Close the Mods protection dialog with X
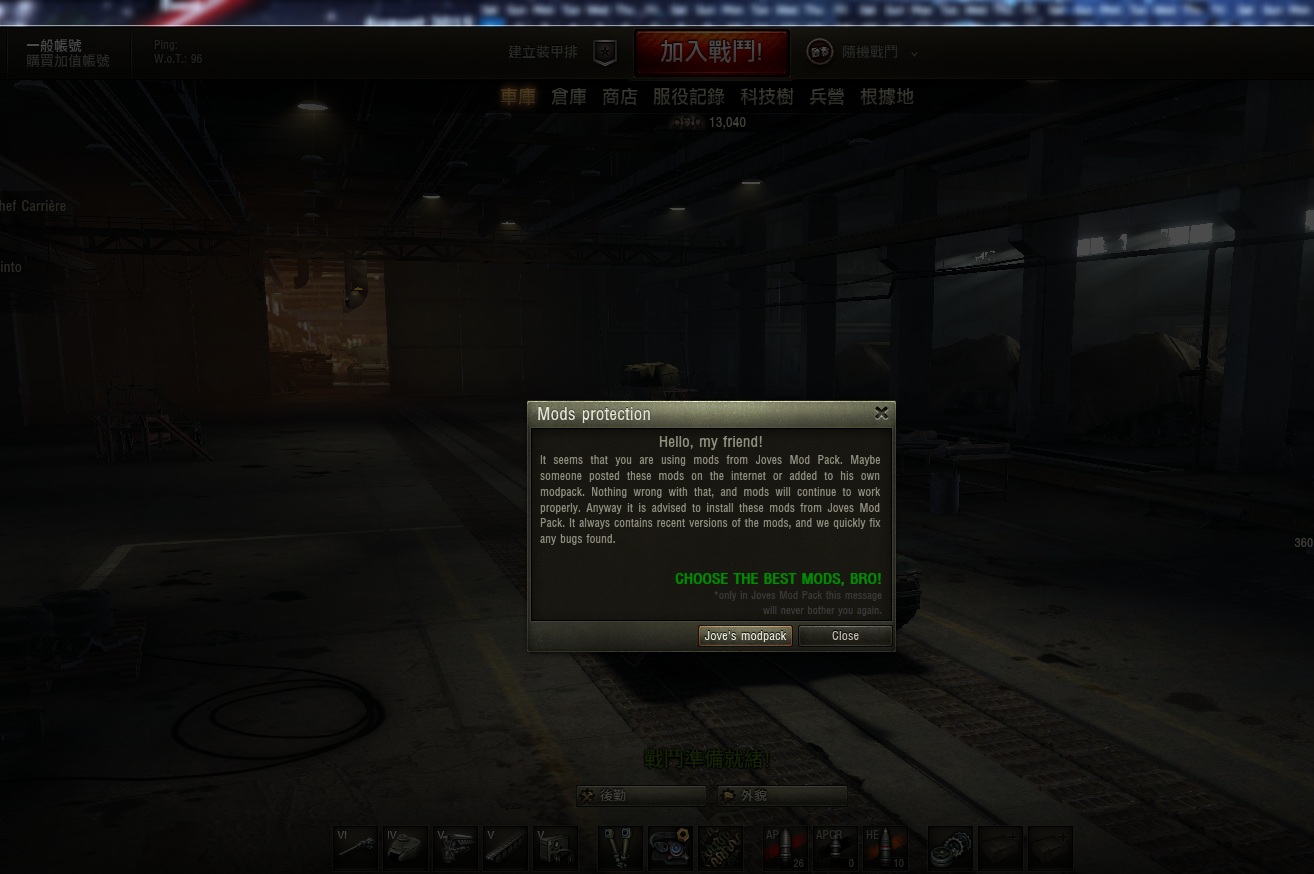The image size is (1314, 874). 881,413
